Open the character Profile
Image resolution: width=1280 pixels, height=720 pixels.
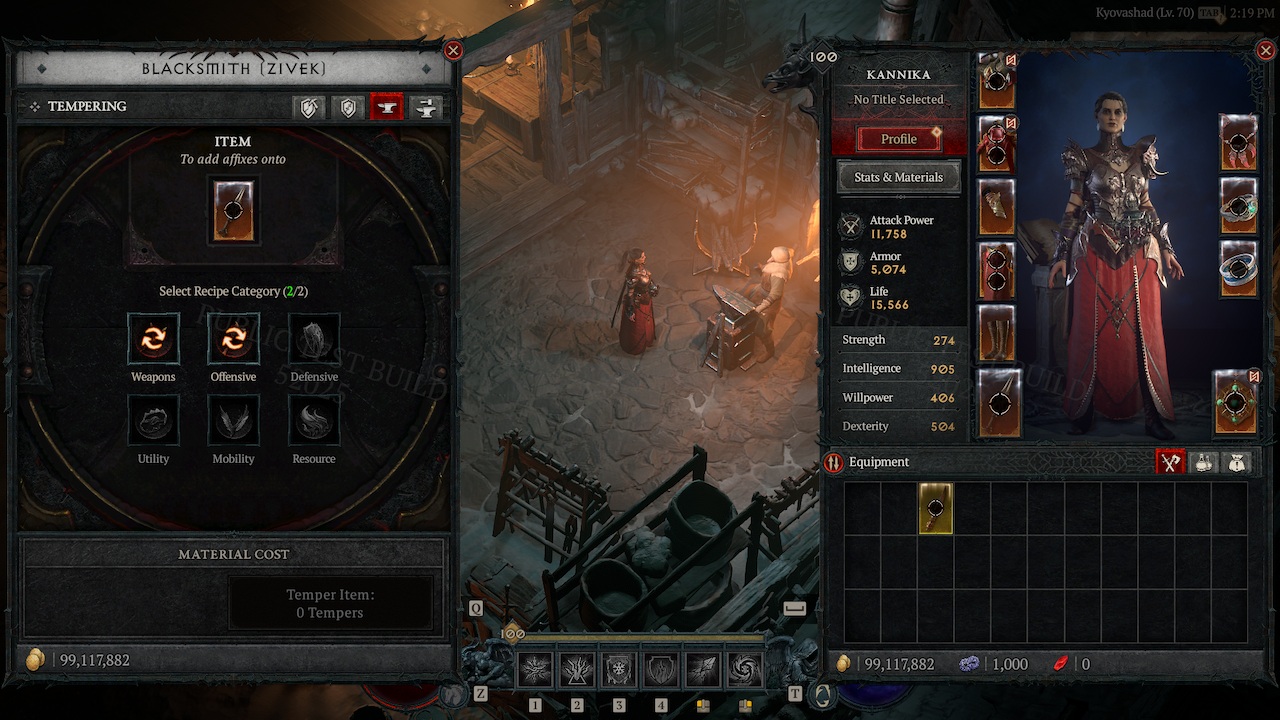[x=898, y=139]
